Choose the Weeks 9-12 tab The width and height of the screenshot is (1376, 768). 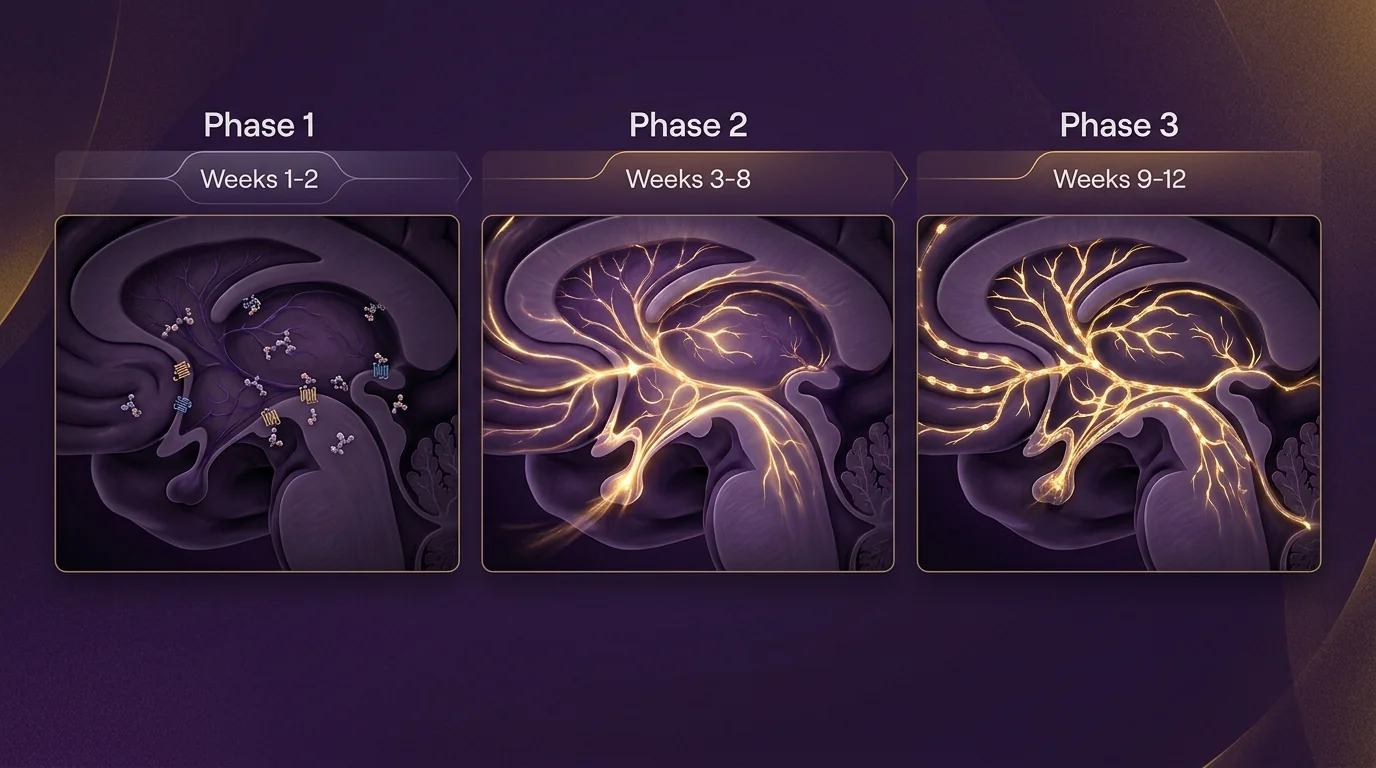1119,179
